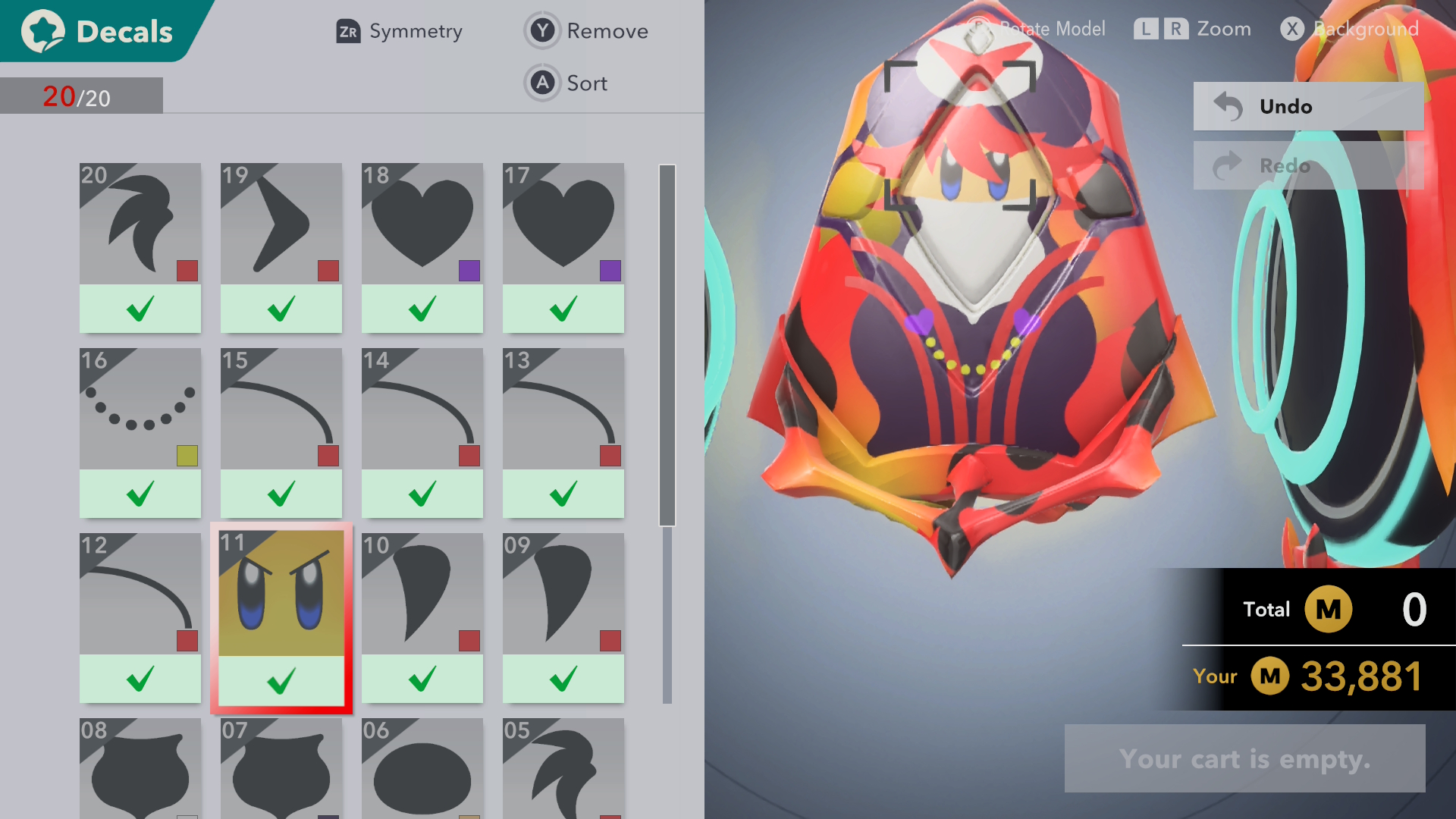The height and width of the screenshot is (819, 1456).
Task: Pick decal 07 blob shape tile
Action: [x=281, y=770]
